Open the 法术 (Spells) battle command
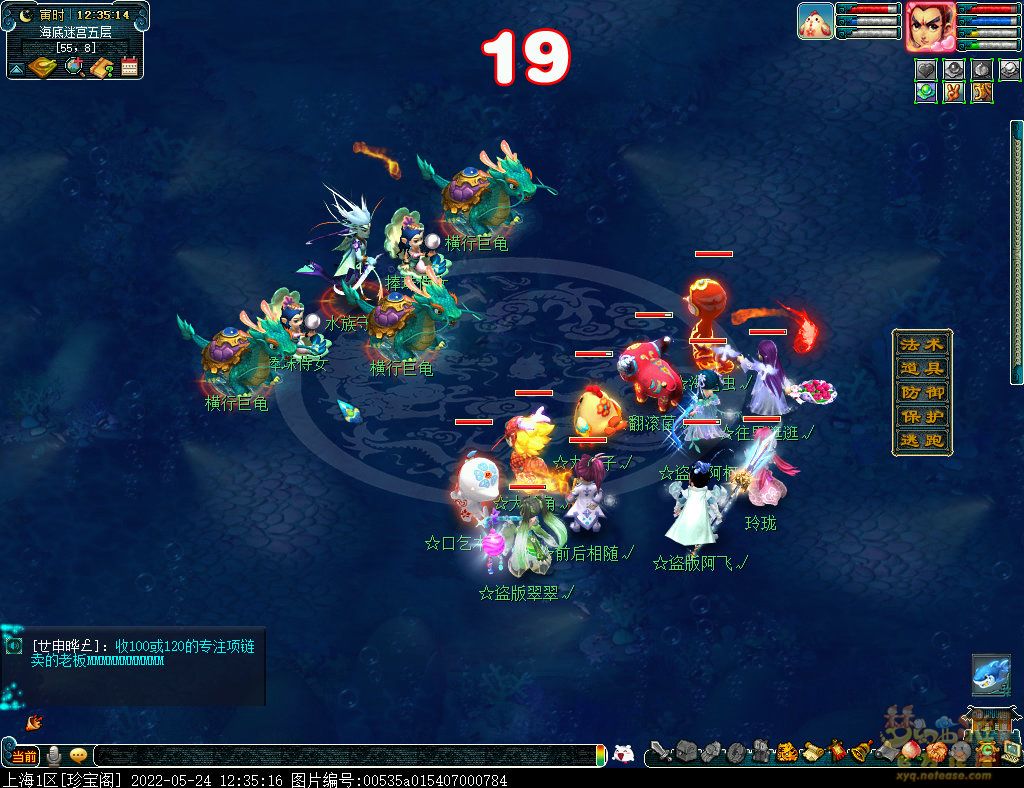Screen dimensions: 1024x788 tap(921, 345)
